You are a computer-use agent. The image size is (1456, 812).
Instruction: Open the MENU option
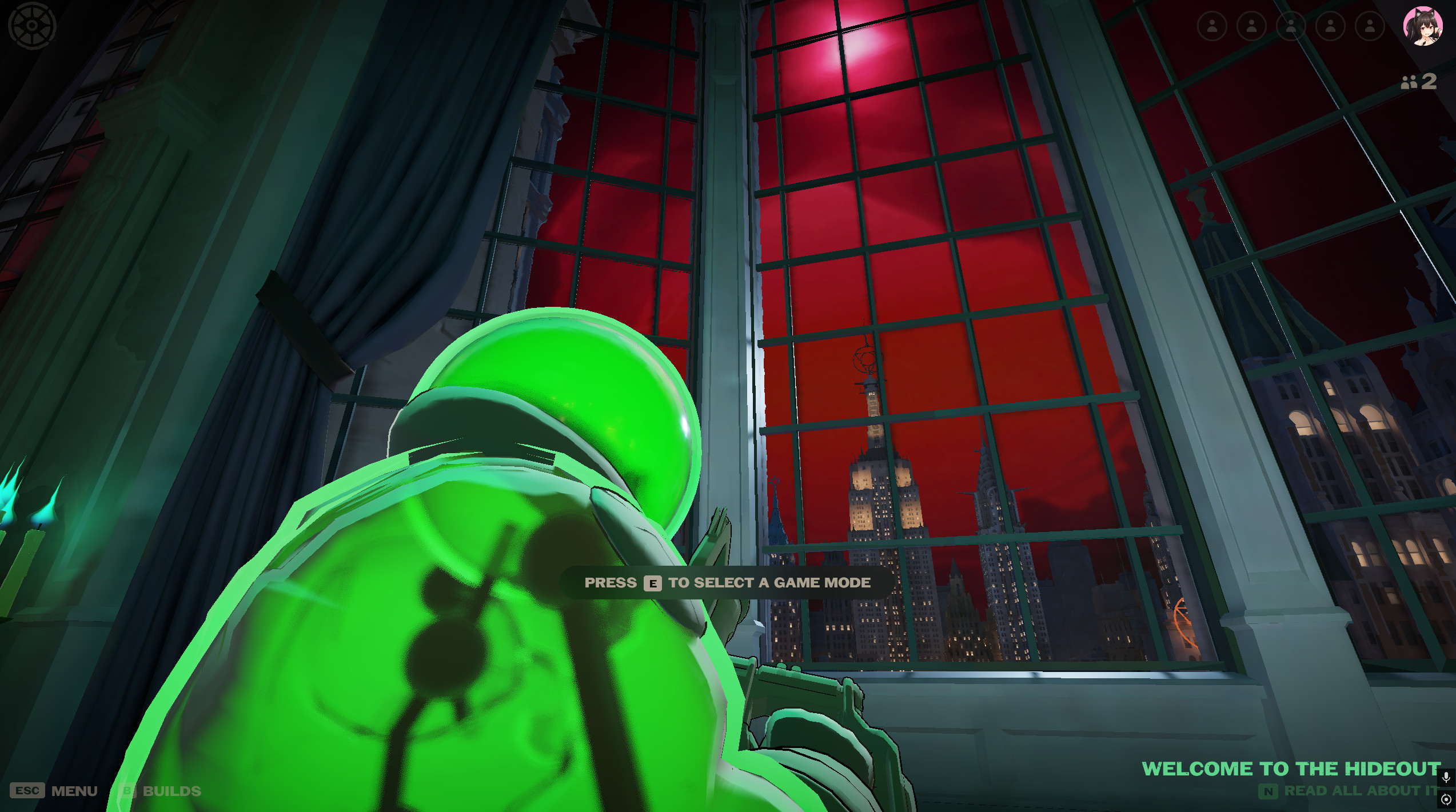tap(75, 791)
